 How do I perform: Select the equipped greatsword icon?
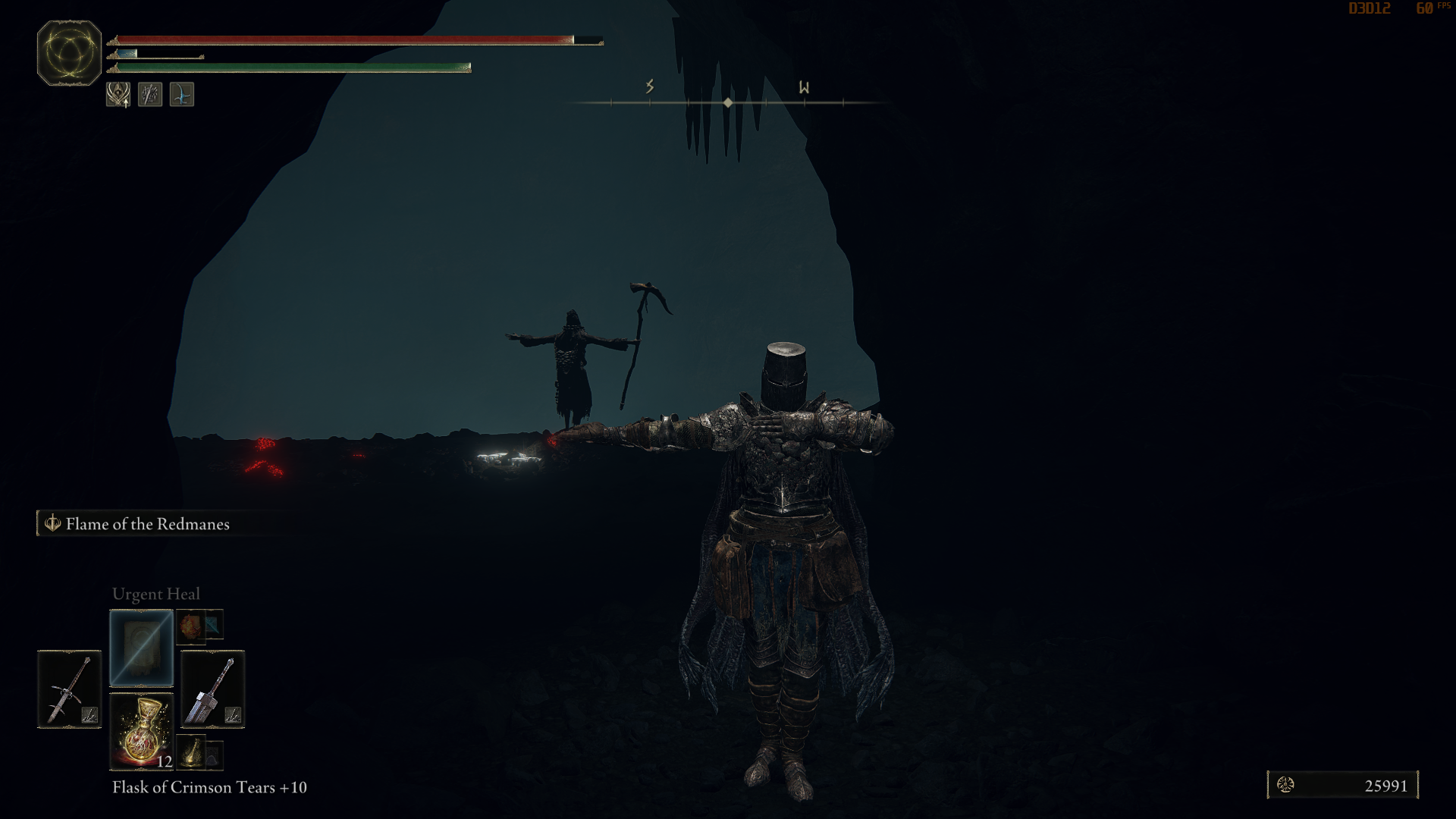[x=212, y=690]
